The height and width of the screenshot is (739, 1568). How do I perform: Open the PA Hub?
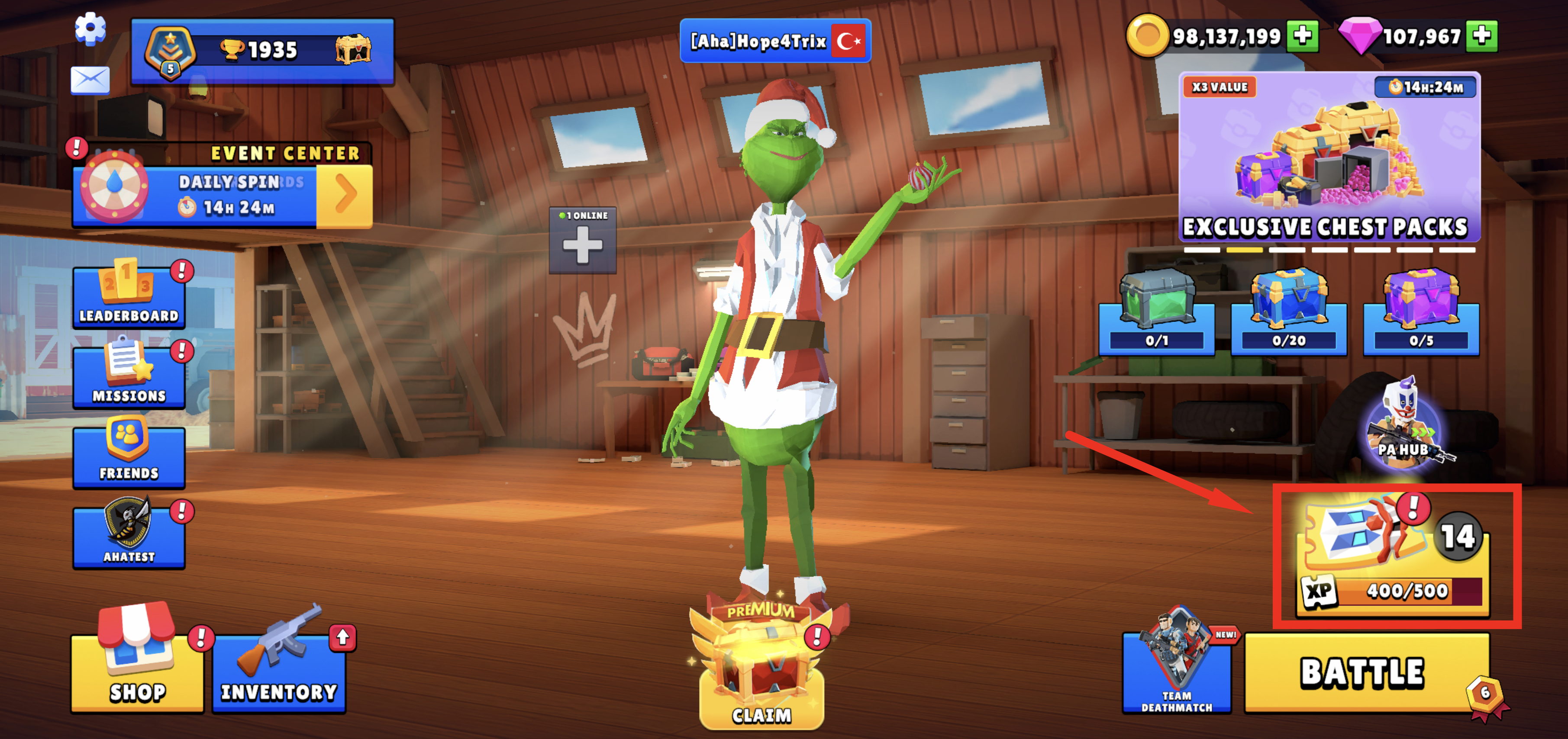[1403, 426]
